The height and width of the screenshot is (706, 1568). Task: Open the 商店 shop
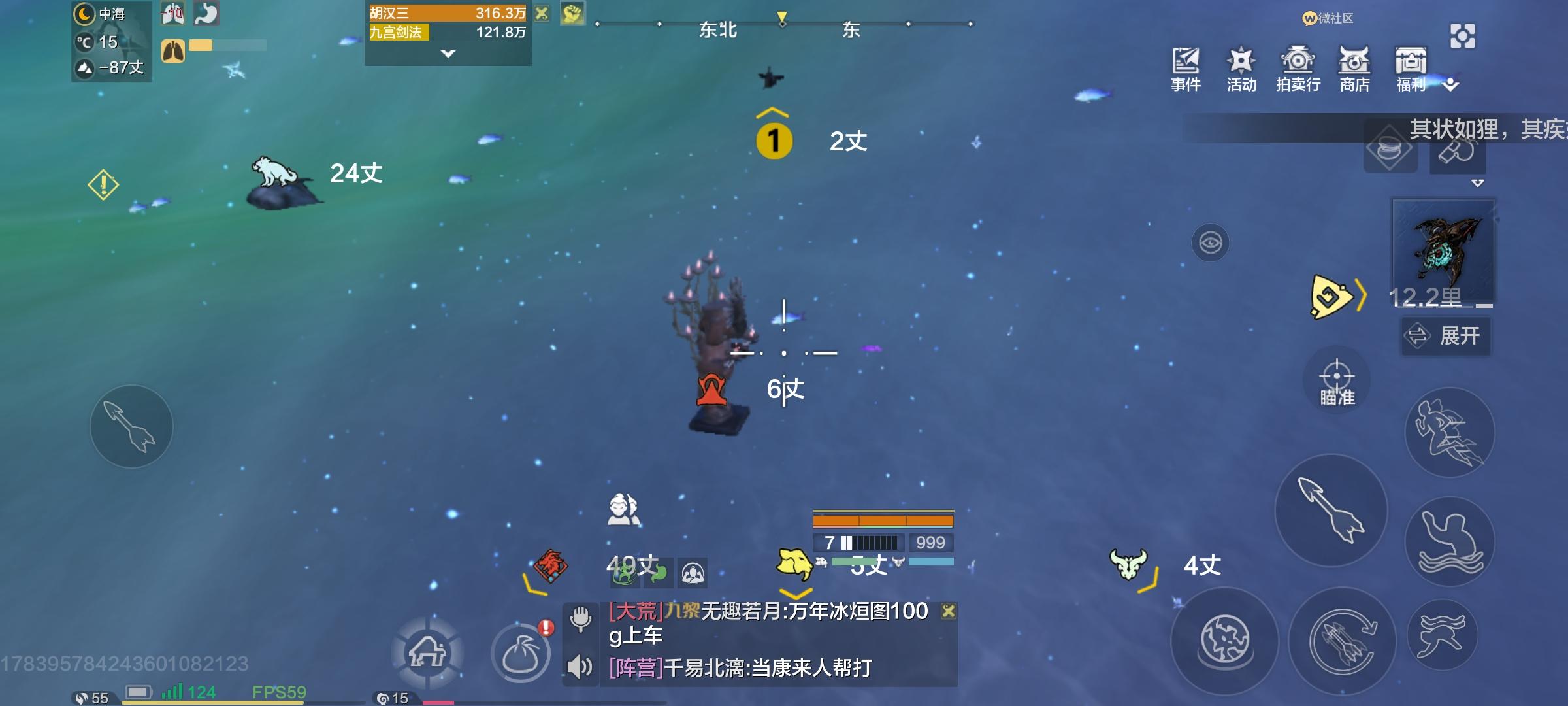click(1354, 65)
